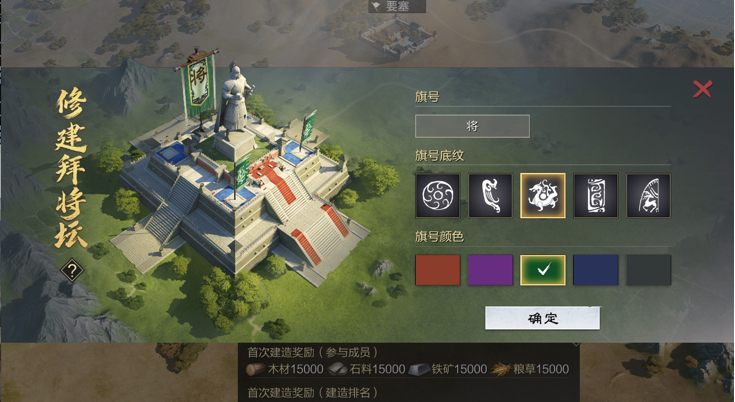Set banner color to red
735x402 pixels.
[437, 270]
